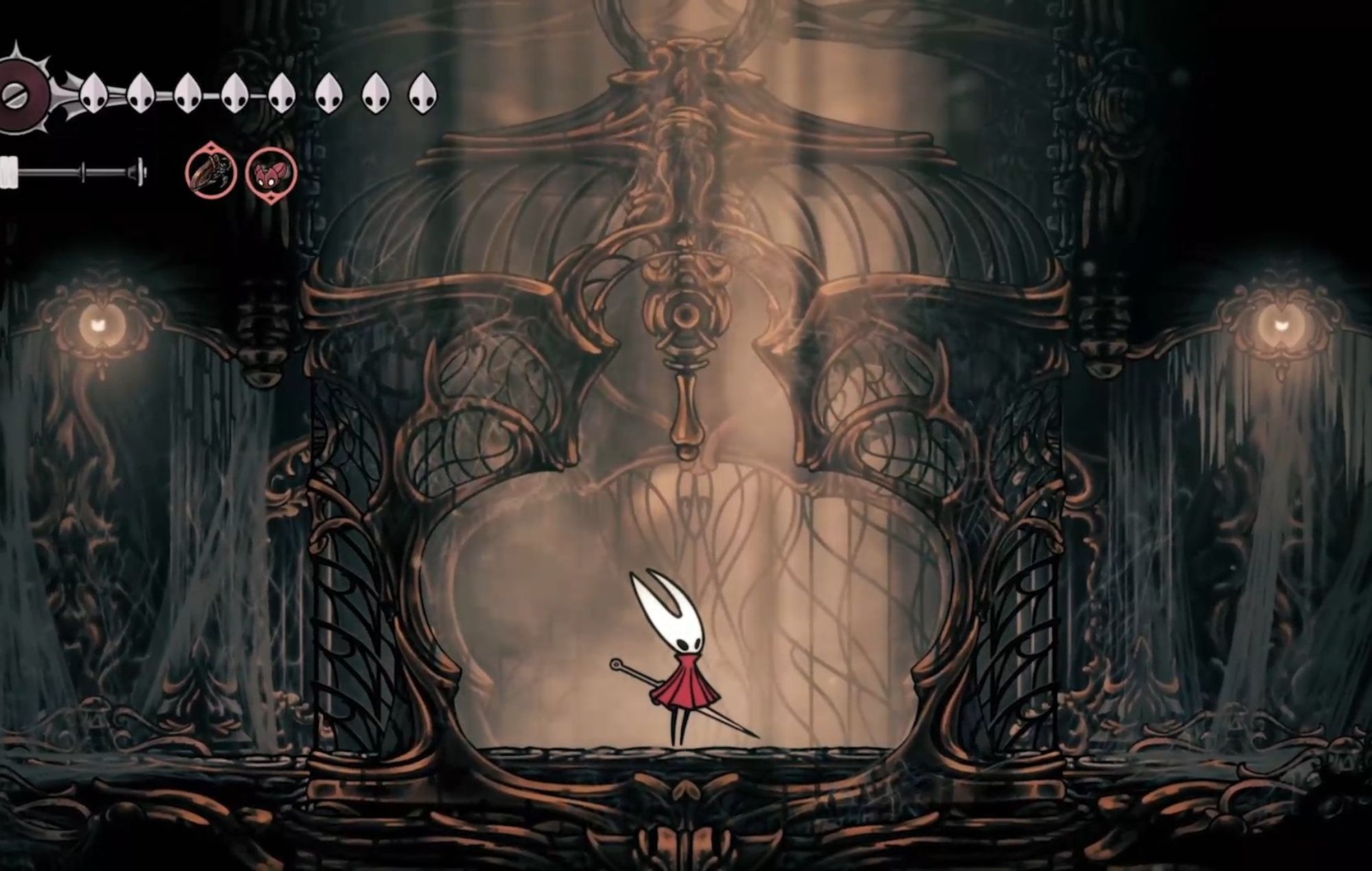Toggle the red-ringed flea tool active state
This screenshot has width=1372, height=871.
(x=271, y=174)
